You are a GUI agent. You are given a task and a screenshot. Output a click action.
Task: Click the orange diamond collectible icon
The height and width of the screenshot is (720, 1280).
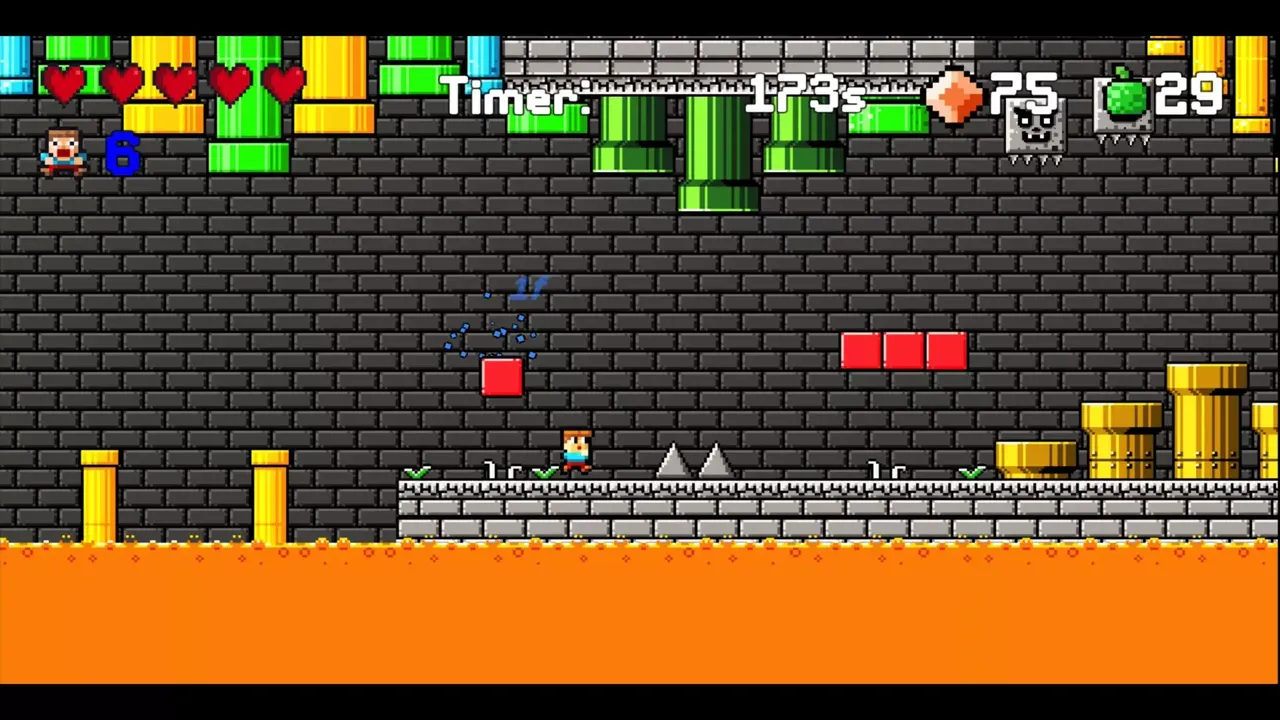pos(953,97)
